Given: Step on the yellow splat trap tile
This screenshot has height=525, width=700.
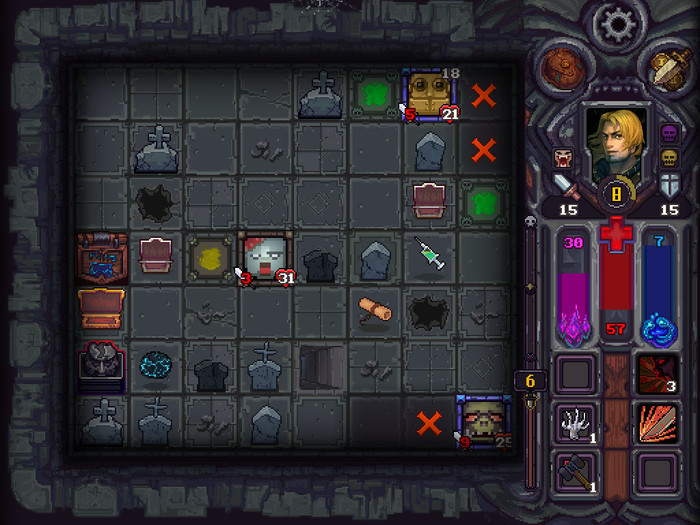Looking at the screenshot, I should [x=209, y=257].
